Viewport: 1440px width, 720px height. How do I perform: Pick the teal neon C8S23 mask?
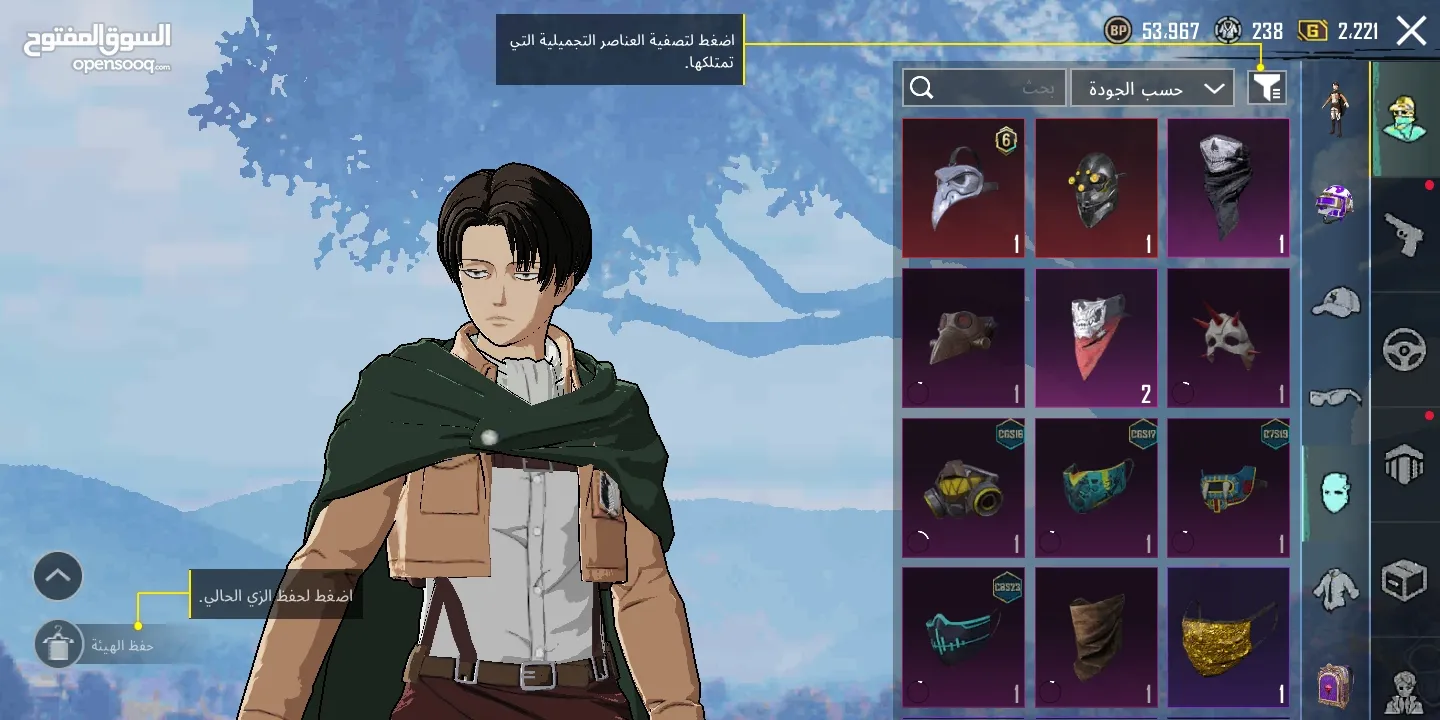(x=963, y=638)
